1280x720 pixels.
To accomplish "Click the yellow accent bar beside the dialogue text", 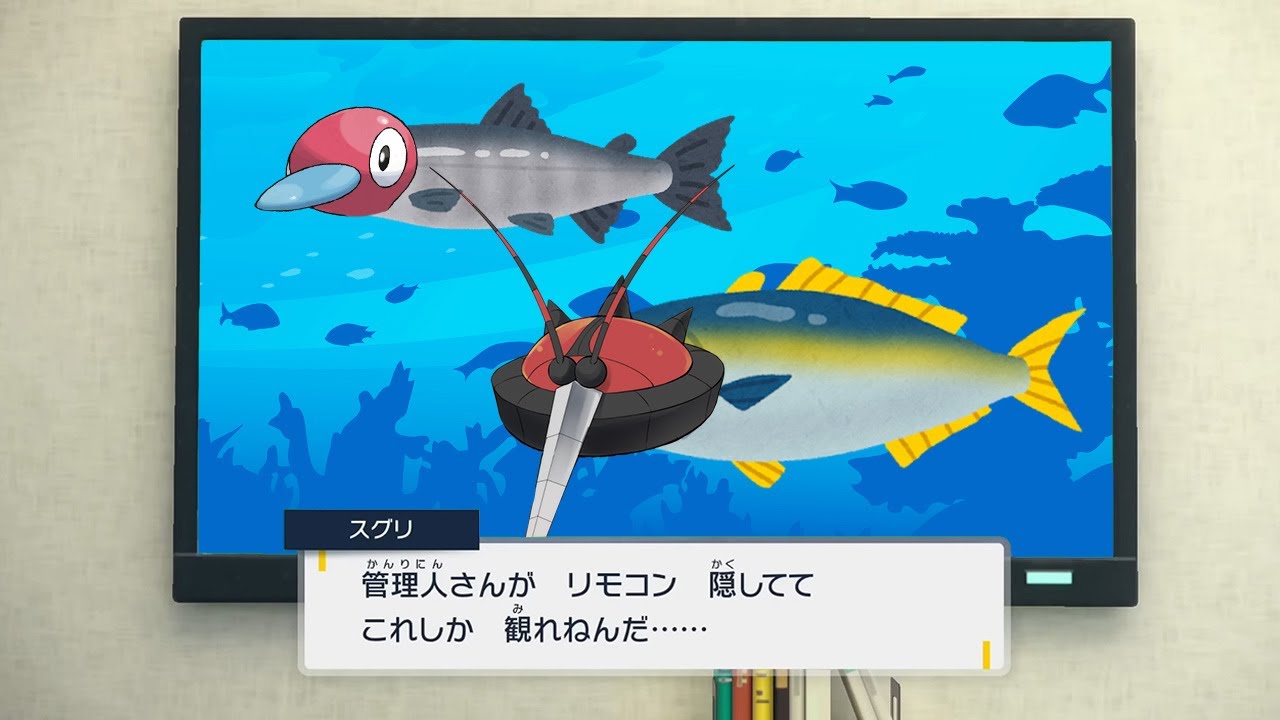I will [x=323, y=561].
